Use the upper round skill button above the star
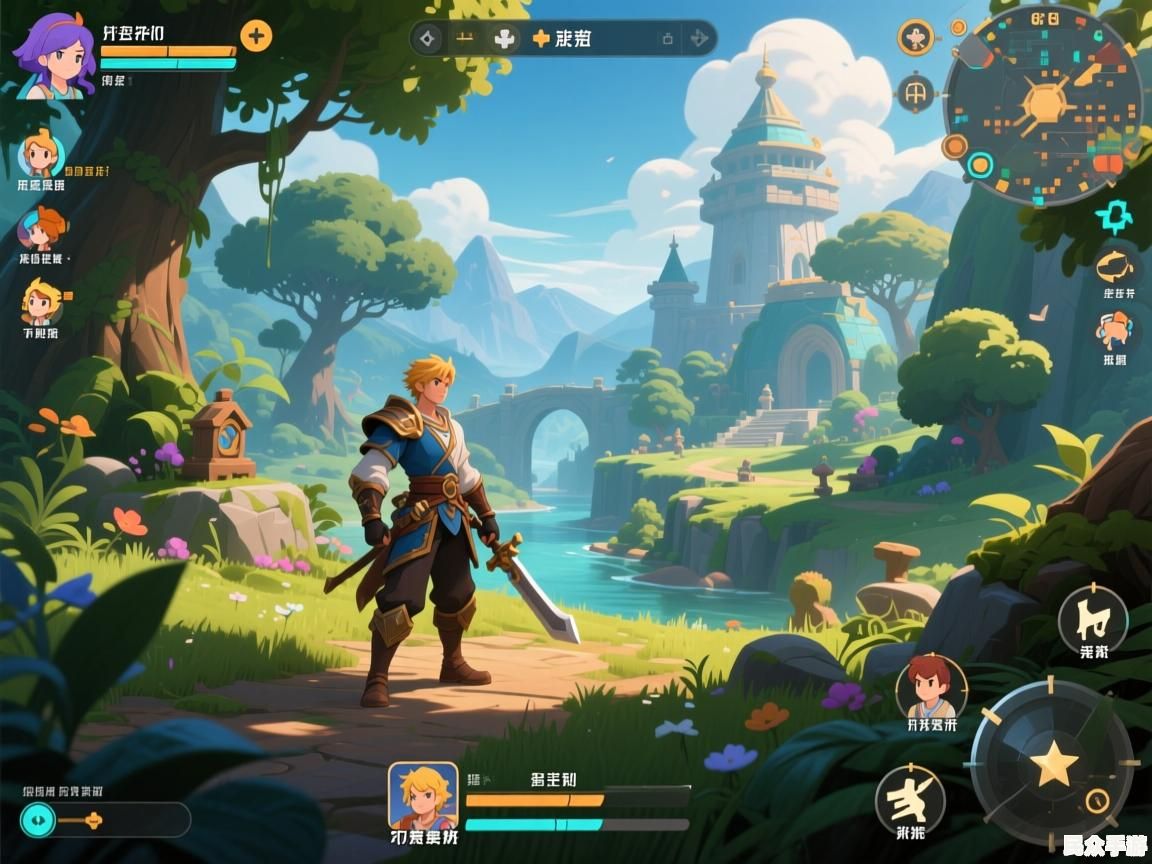Screen dimensions: 1152x864 pos(1092,620)
